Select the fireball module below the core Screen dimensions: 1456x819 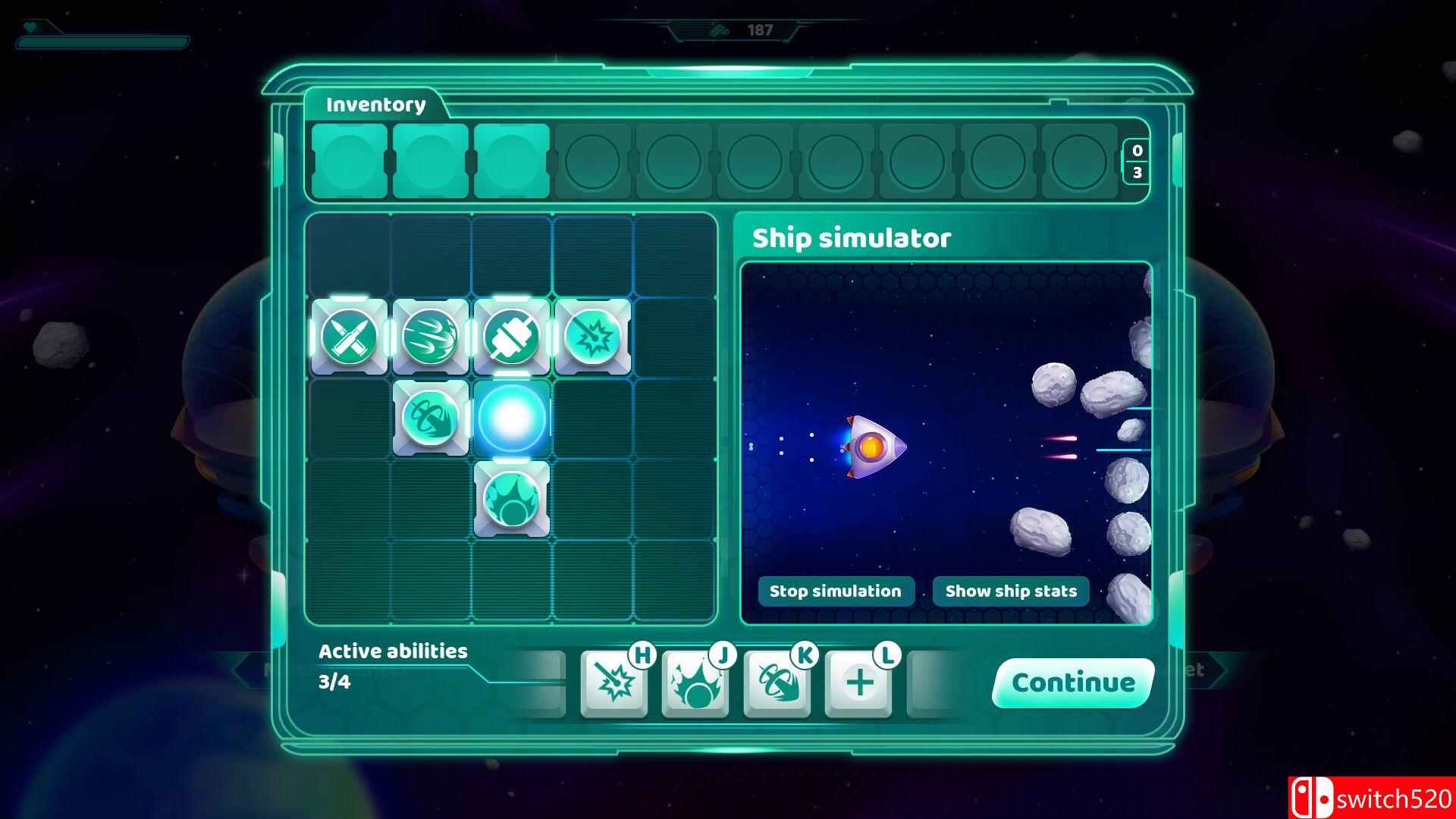click(x=513, y=498)
